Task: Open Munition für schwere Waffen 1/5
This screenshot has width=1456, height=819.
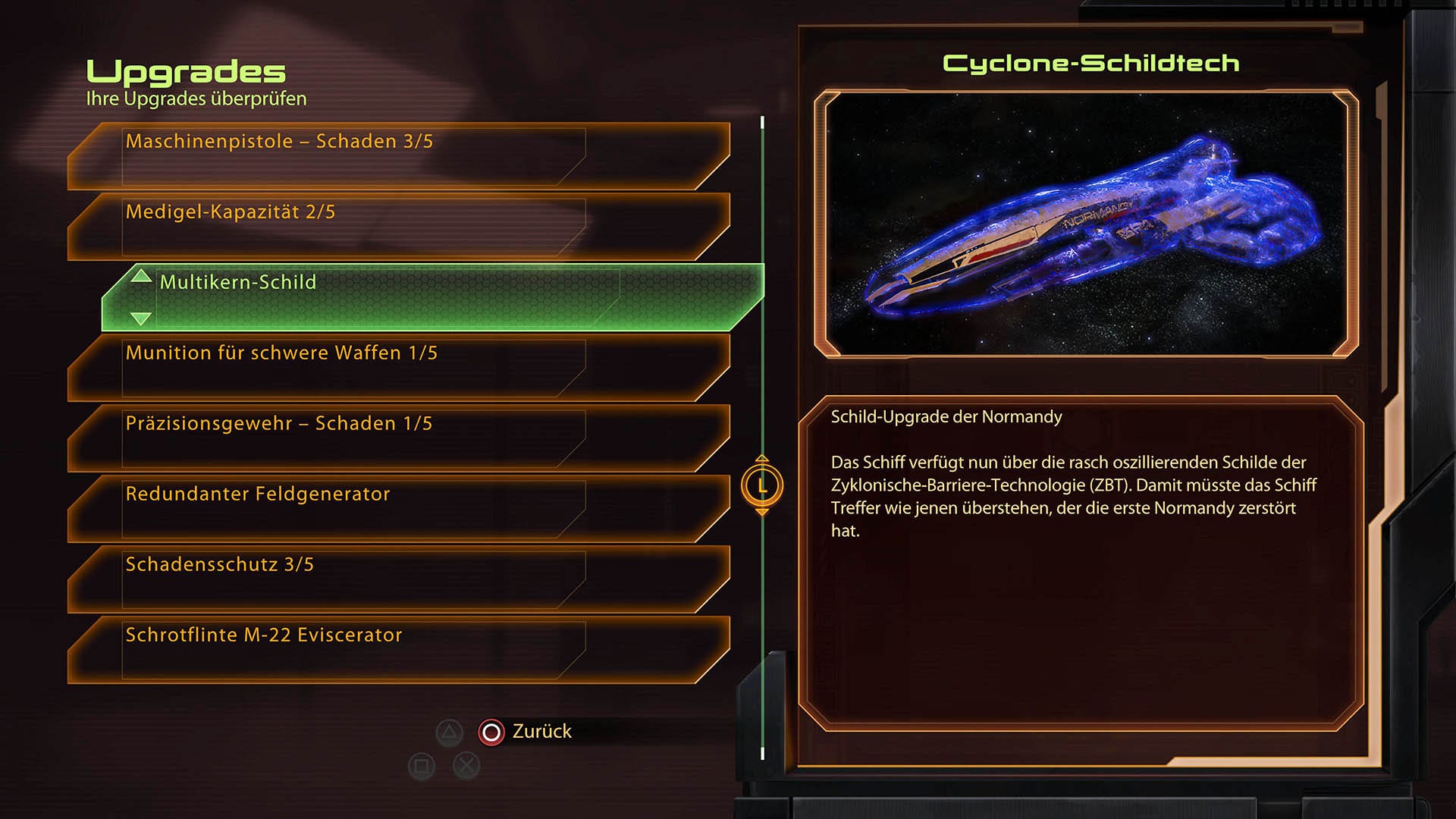Action: [398, 368]
